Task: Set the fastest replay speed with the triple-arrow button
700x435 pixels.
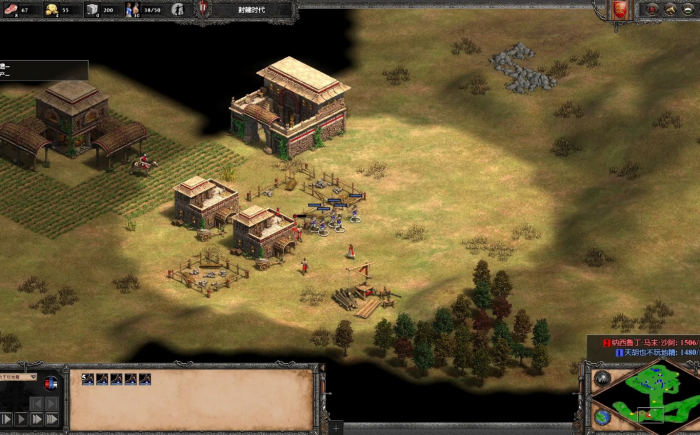Action: point(54,419)
